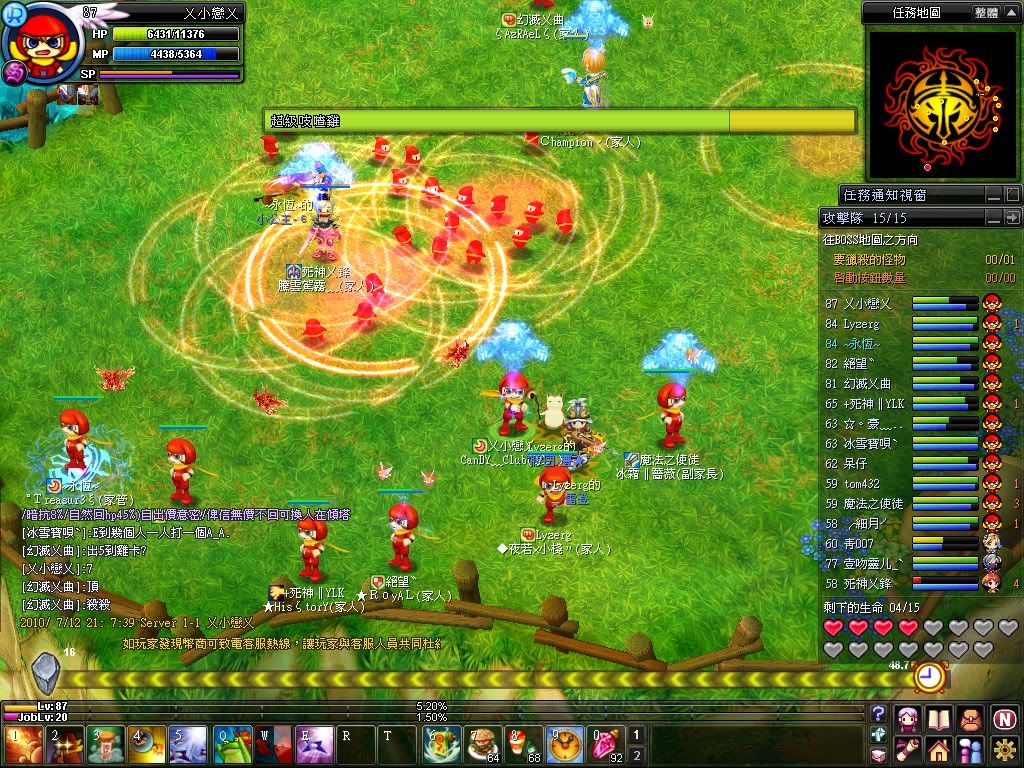Use the pink gem item with 92 count

tap(603, 746)
